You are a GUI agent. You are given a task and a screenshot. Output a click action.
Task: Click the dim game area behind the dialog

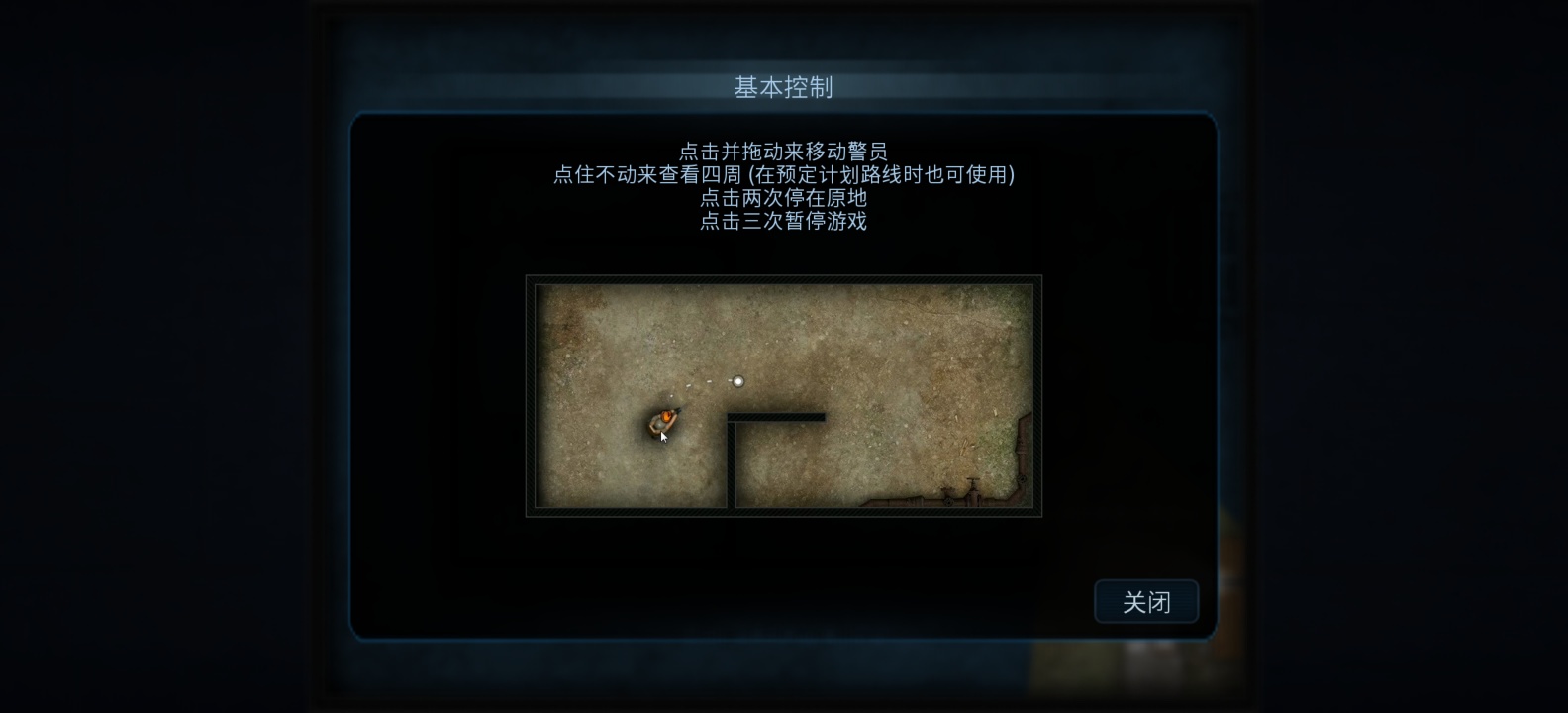coord(148,356)
